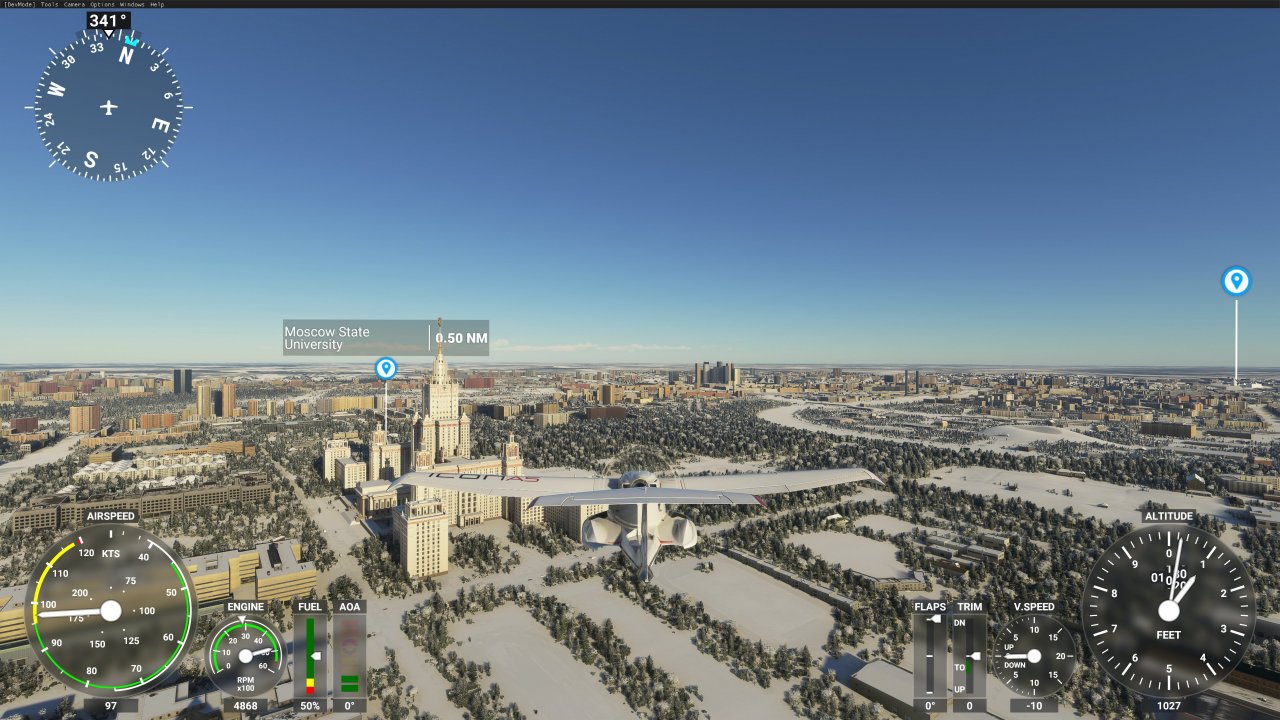The height and width of the screenshot is (720, 1280).
Task: Open the Windows menu
Action: tap(130, 4)
